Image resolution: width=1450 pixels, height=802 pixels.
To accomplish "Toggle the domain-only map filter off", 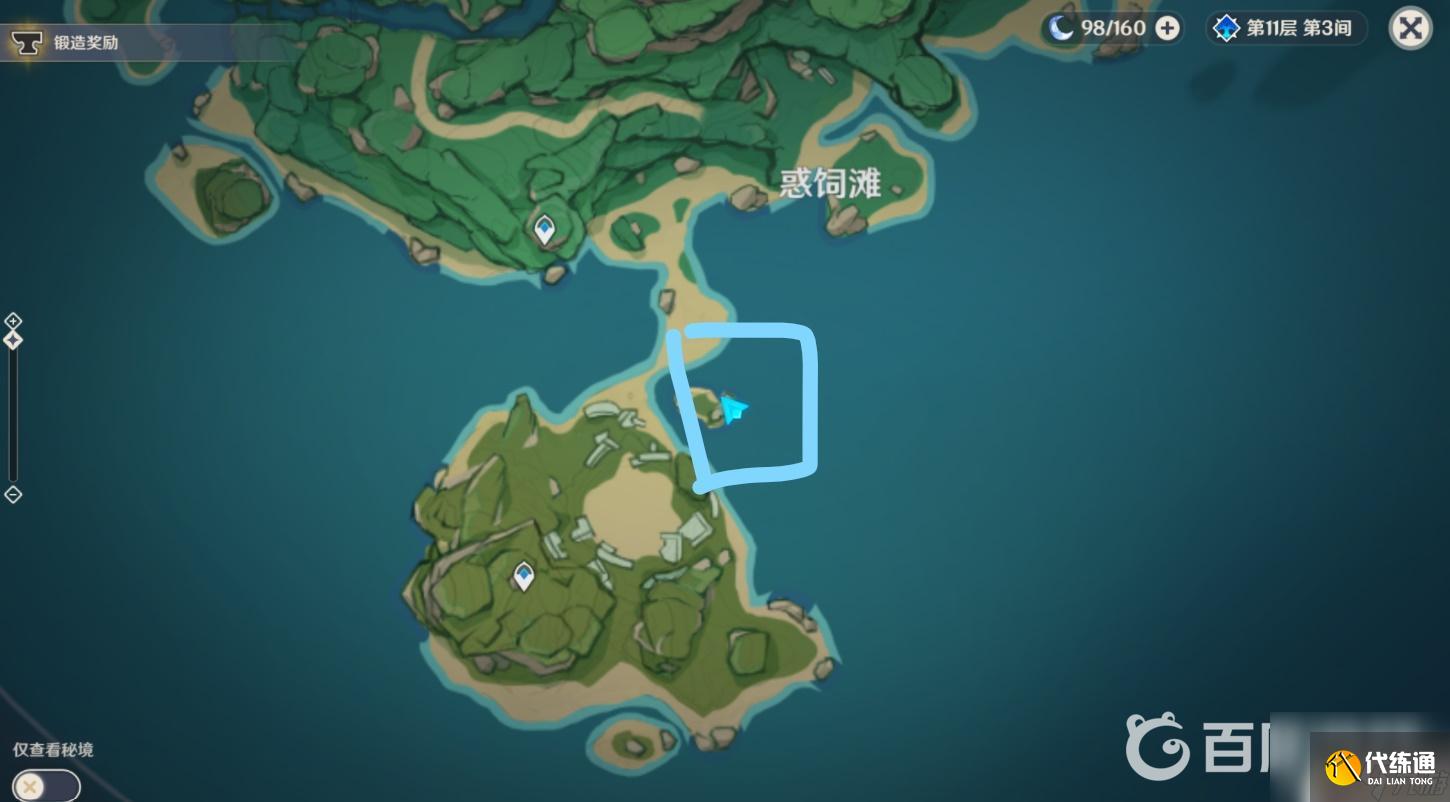I will (x=44, y=786).
